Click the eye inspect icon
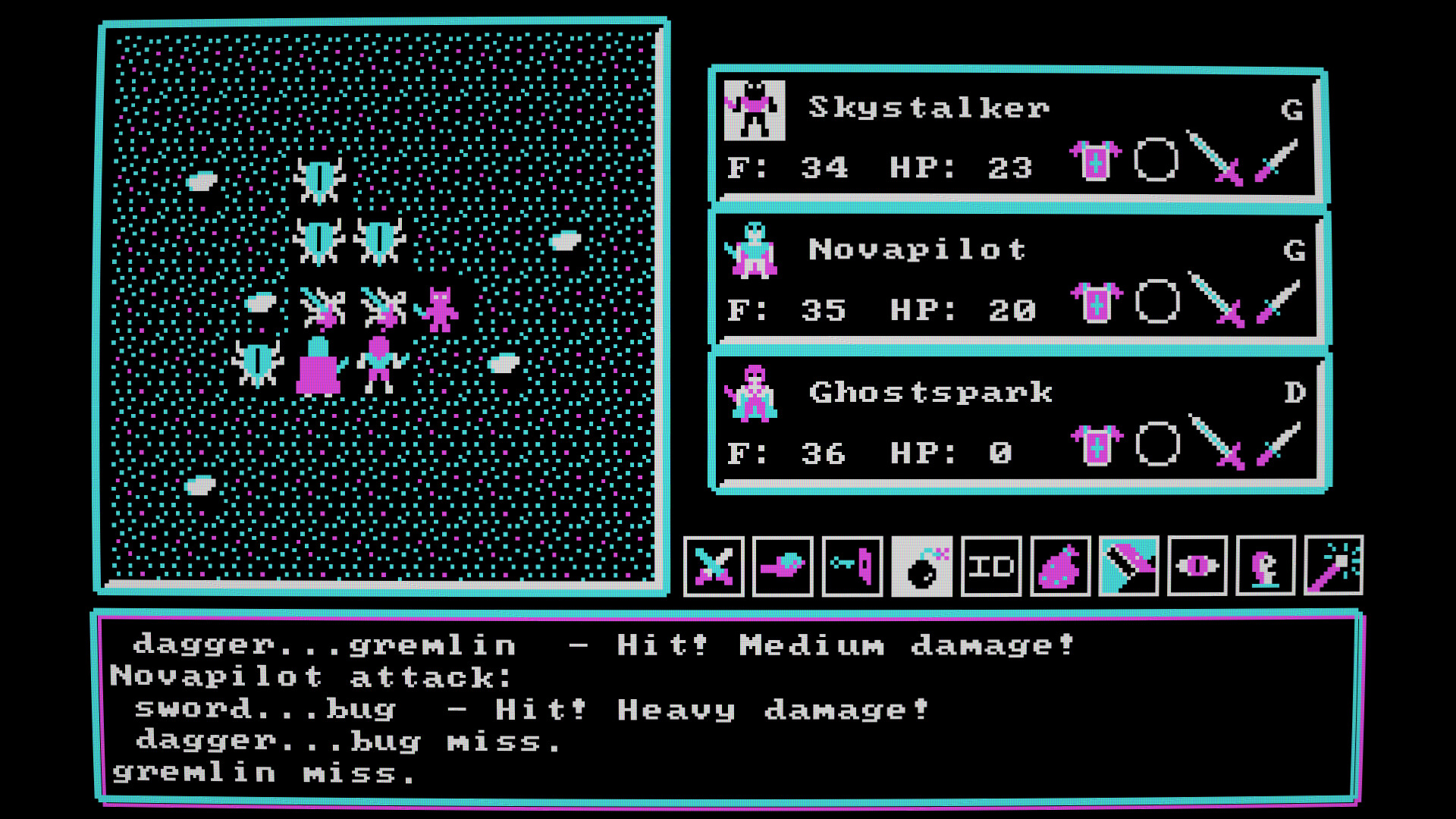The height and width of the screenshot is (819, 1456). pos(1198,567)
